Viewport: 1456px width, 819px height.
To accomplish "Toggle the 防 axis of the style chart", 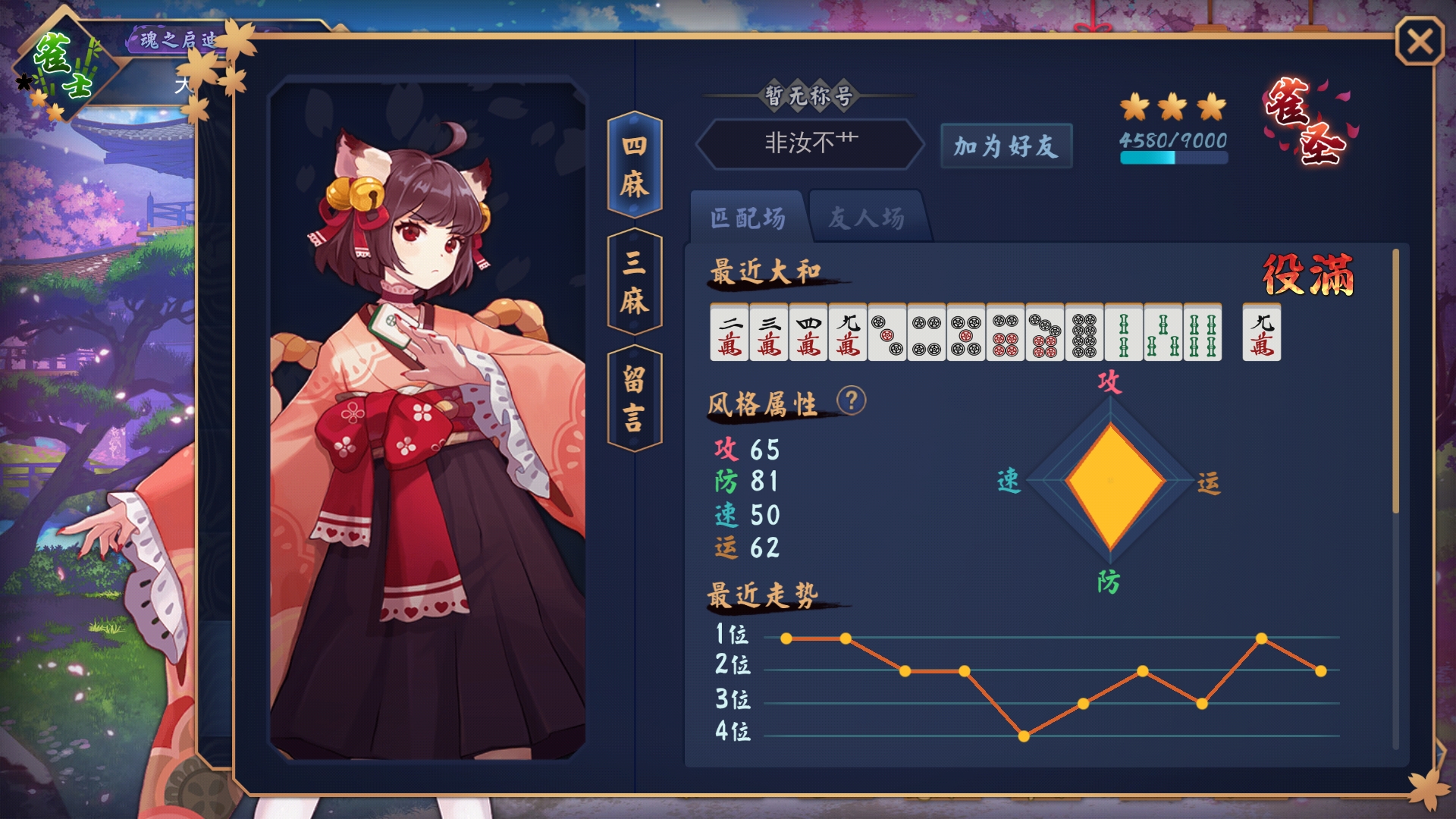I will 1109,580.
